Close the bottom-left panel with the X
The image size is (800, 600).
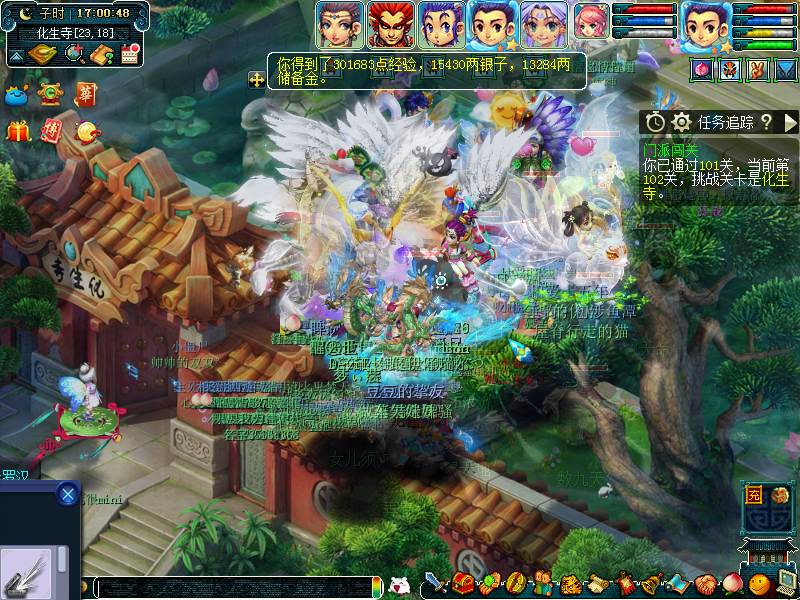[x=67, y=493]
